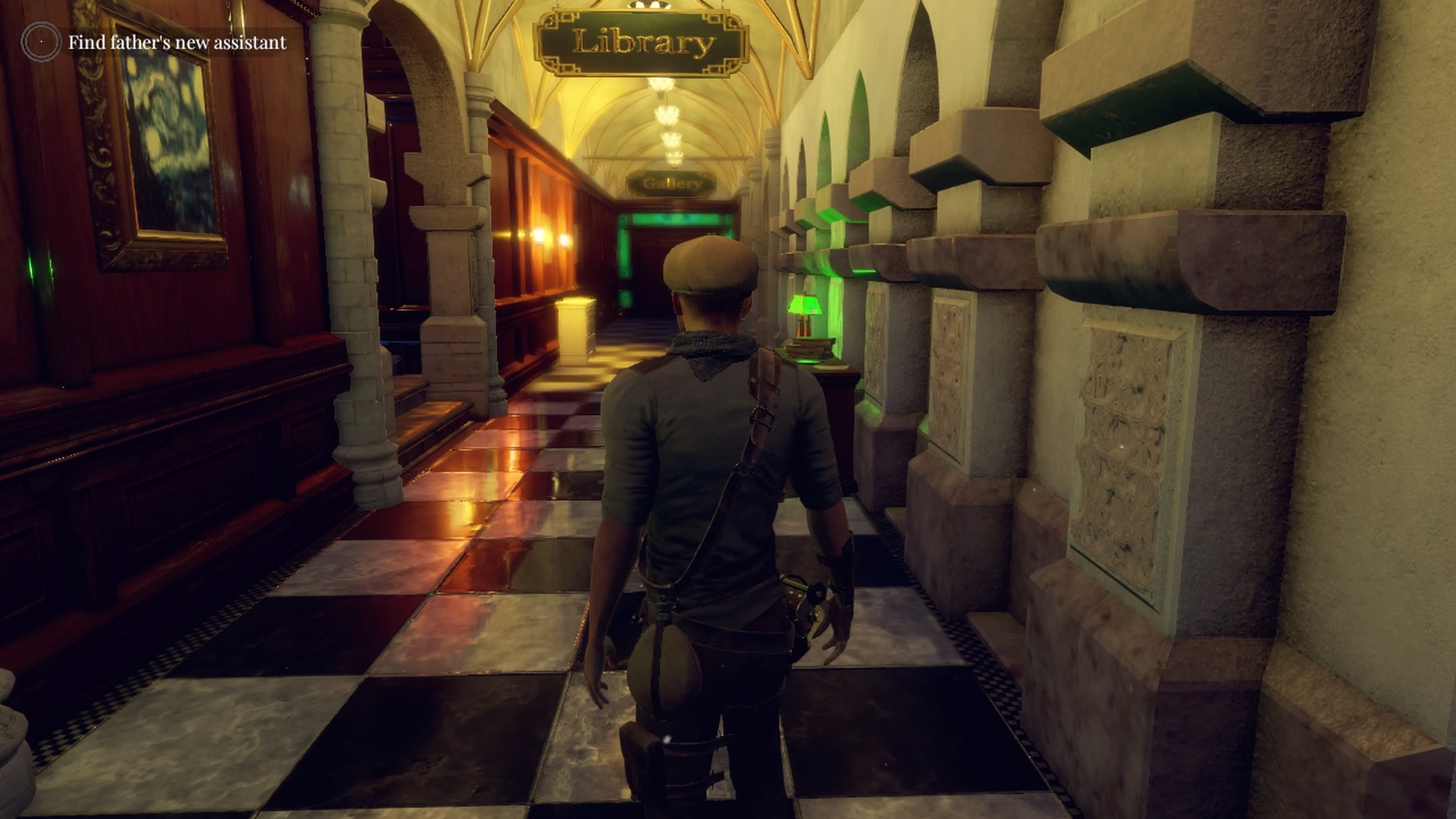Expand the Library sign overhead
The height and width of the screenshot is (819, 1456).
(x=643, y=42)
